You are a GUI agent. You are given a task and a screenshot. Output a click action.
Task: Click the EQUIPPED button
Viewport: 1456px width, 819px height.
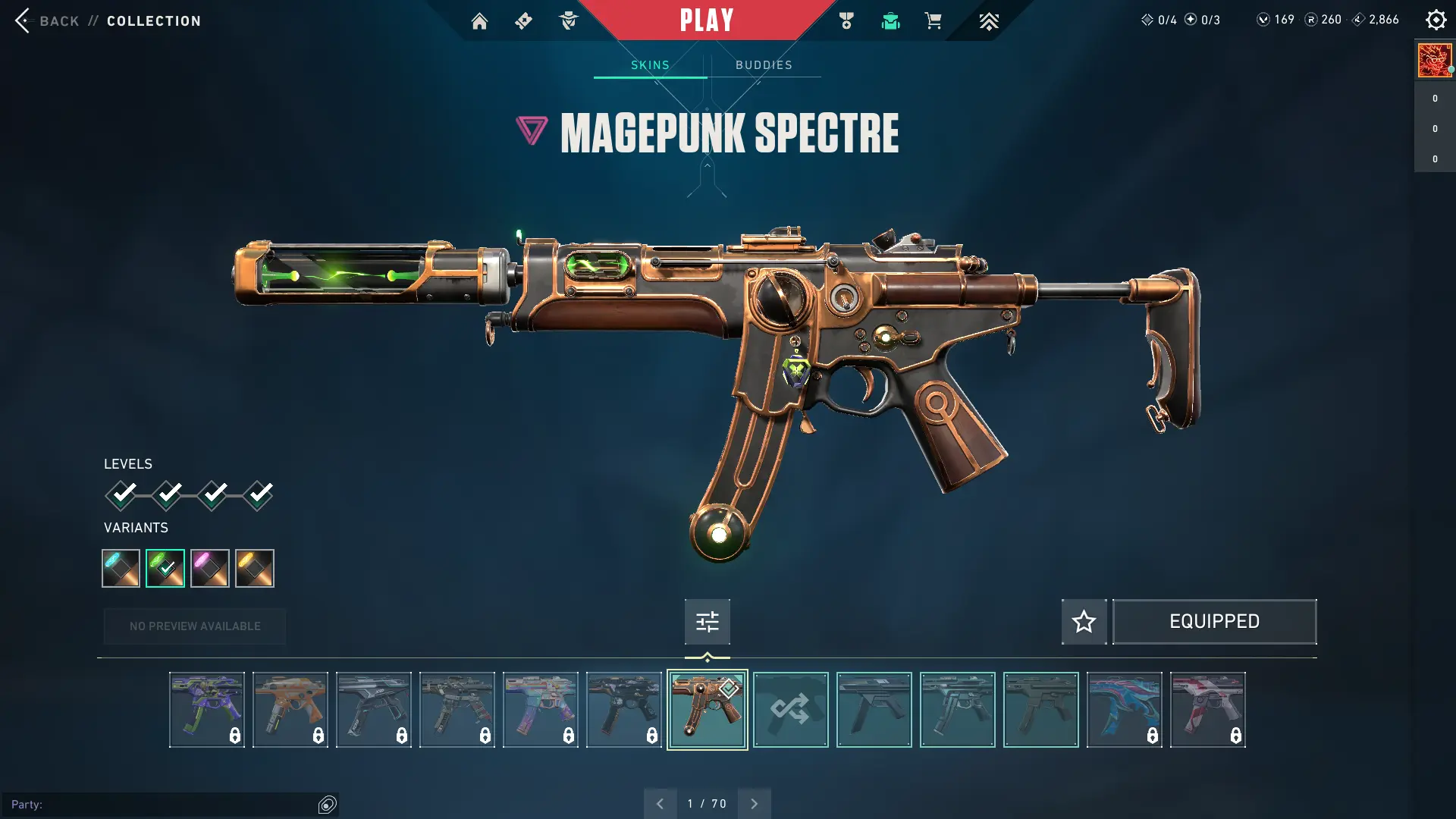click(1214, 622)
